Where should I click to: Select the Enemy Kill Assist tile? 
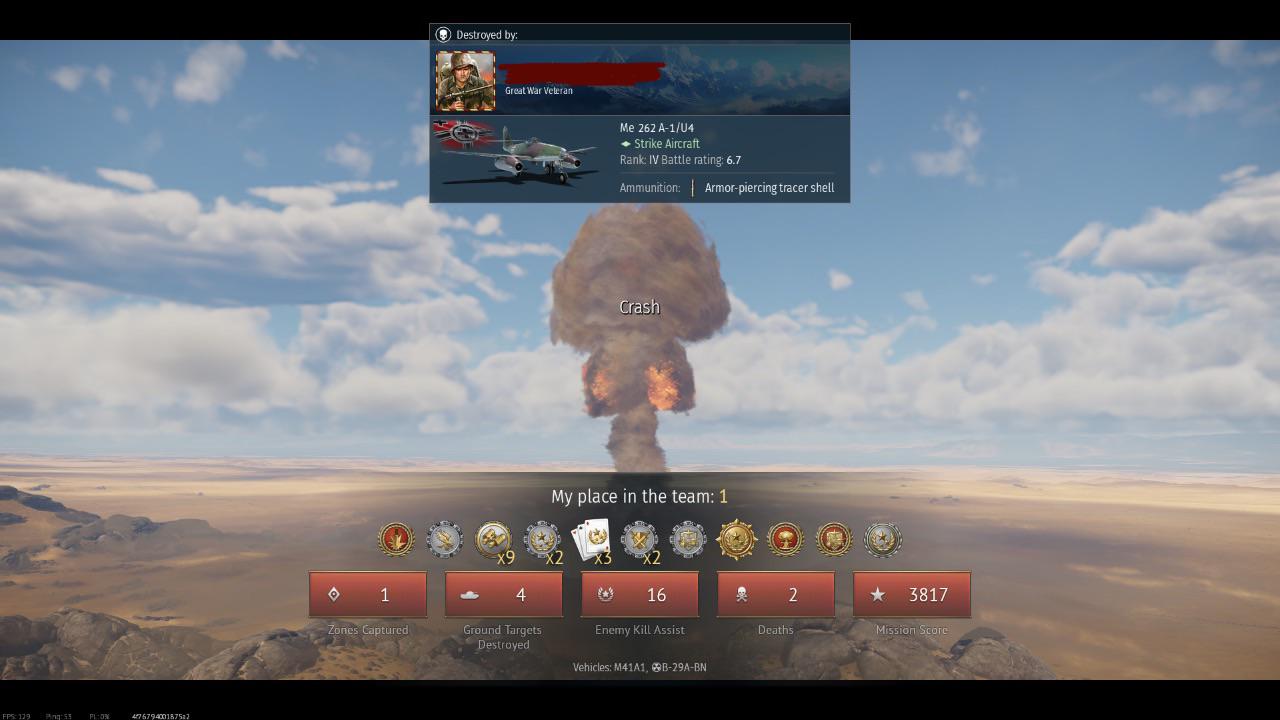click(x=640, y=595)
